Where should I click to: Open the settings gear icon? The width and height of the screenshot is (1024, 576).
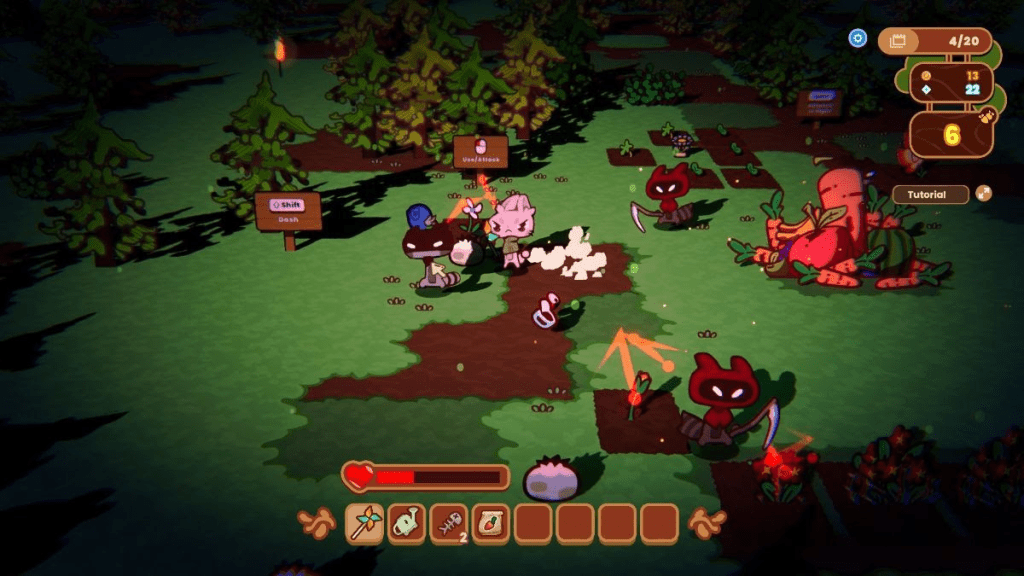coord(857,38)
